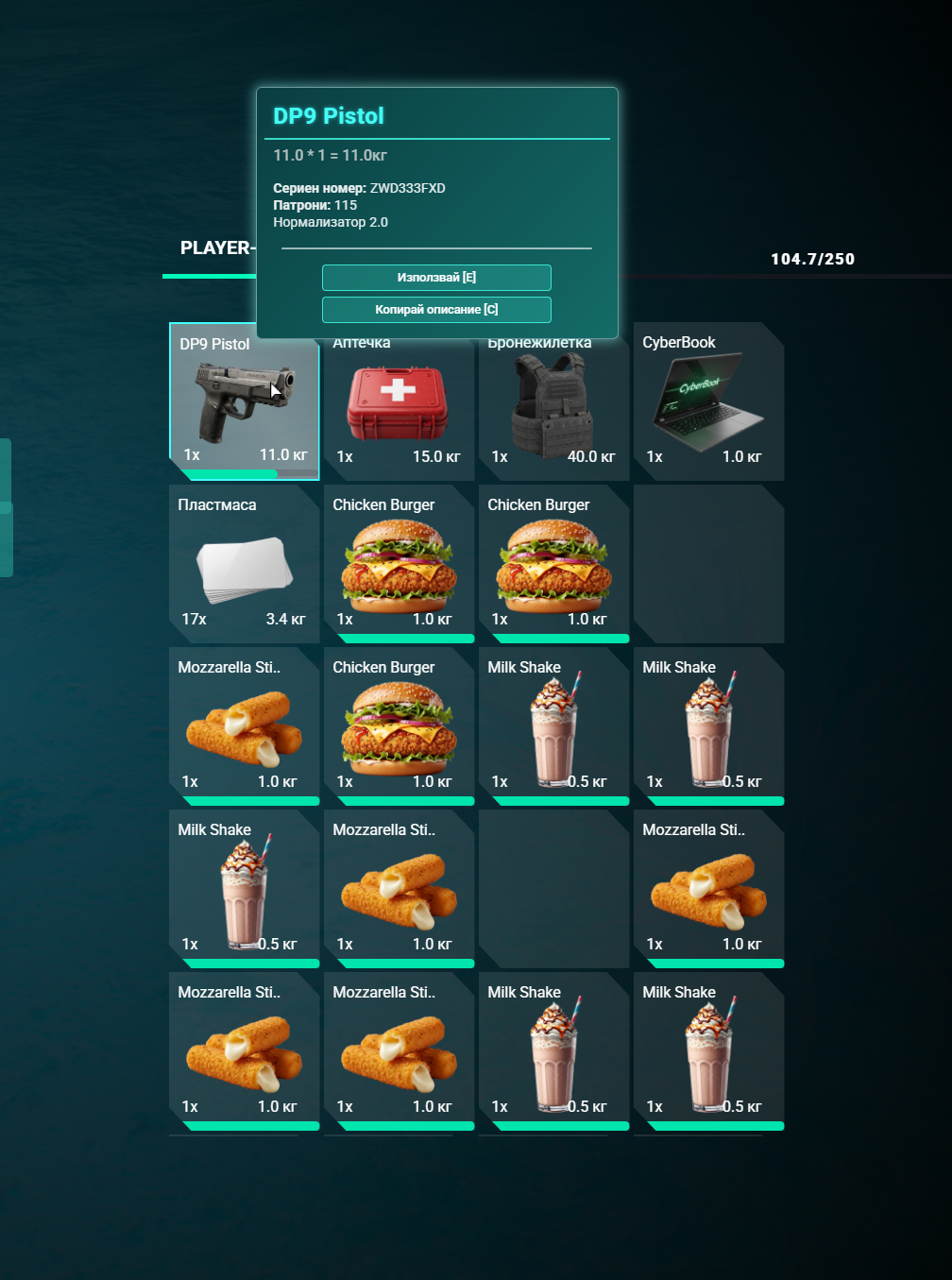Select the DP9 Pistol inventory slot

pos(245,401)
